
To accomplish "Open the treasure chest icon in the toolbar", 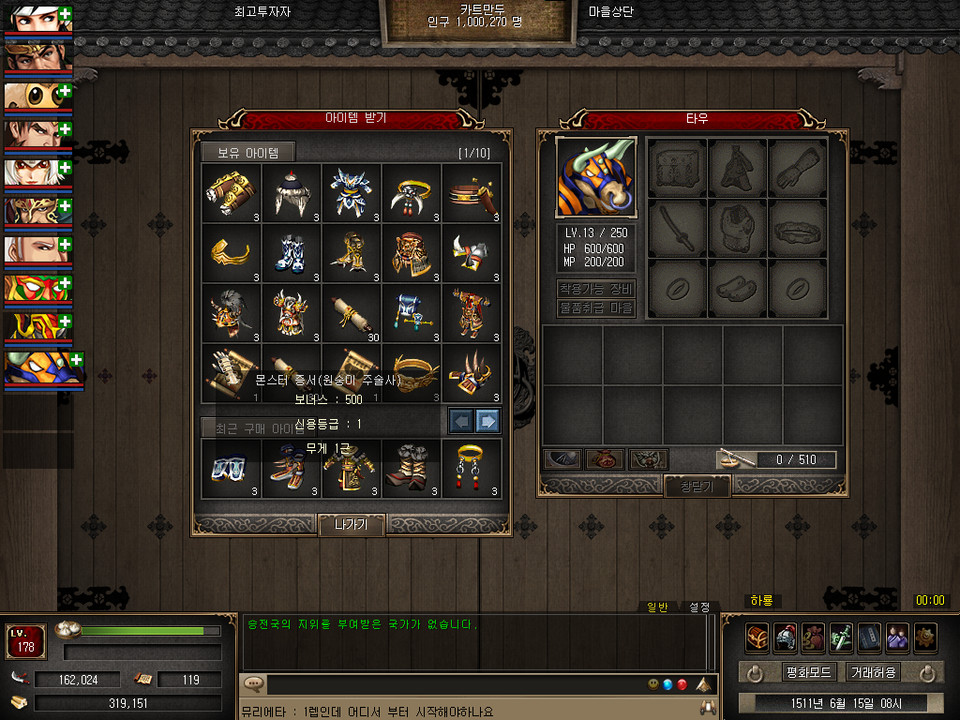I will 758,637.
